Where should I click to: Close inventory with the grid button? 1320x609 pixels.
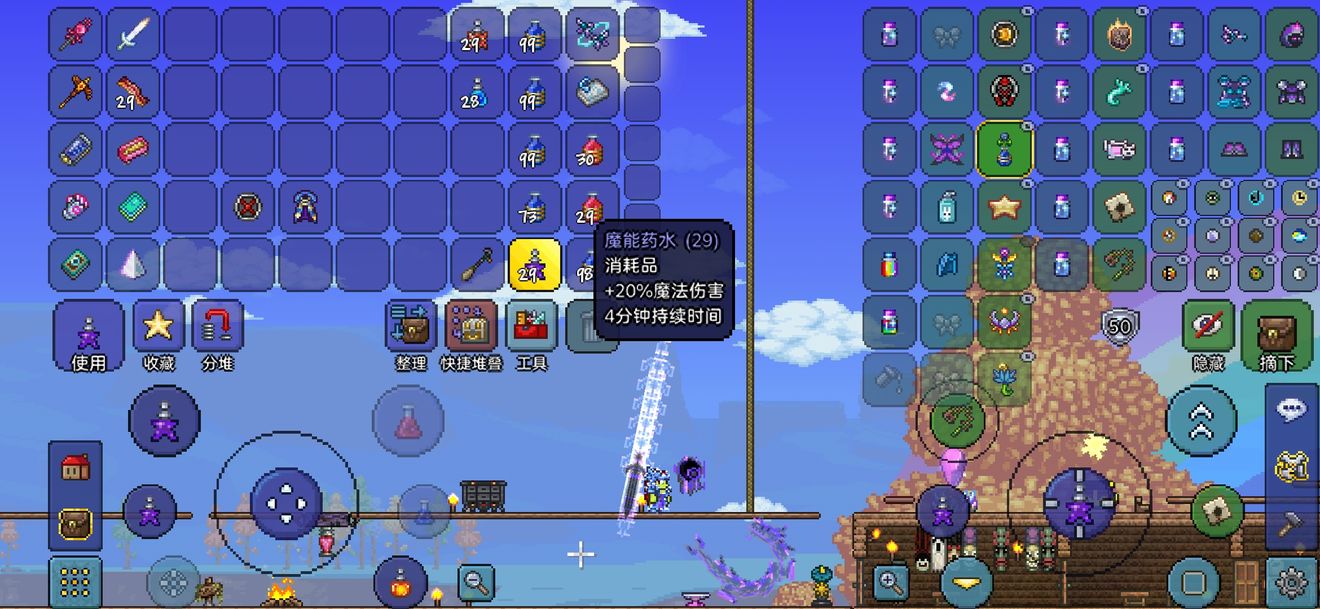(x=75, y=581)
